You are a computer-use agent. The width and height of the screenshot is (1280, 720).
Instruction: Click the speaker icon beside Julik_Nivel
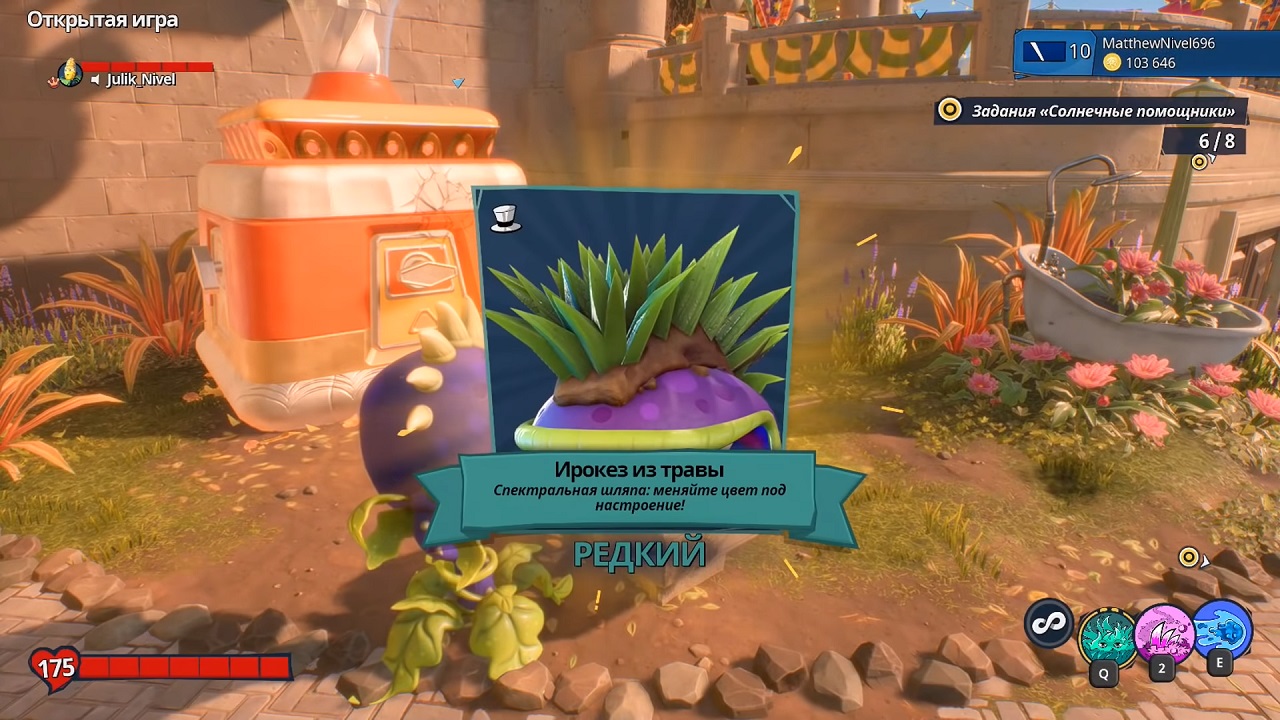tap(96, 80)
